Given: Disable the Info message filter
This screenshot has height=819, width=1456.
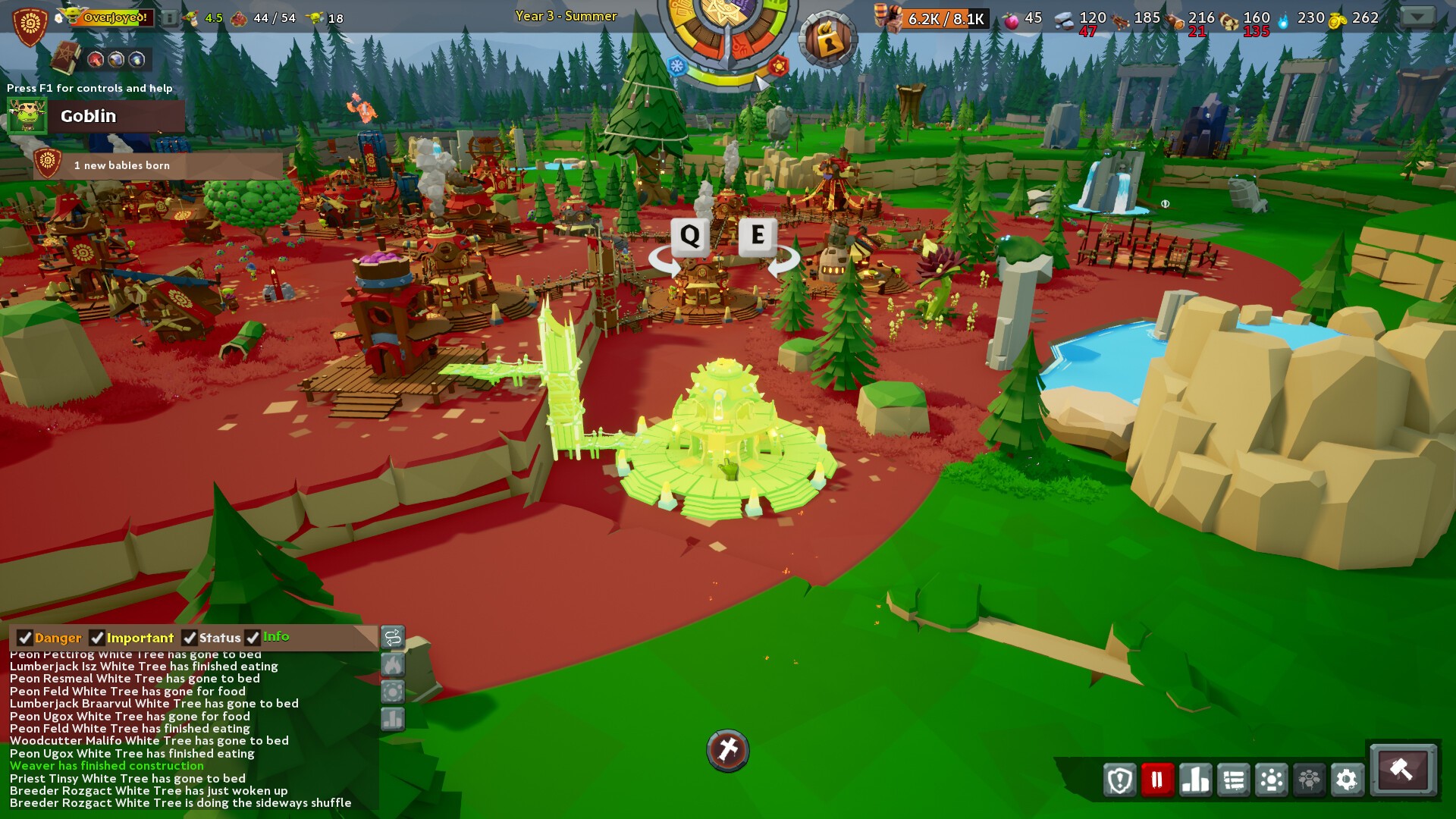Looking at the screenshot, I should point(252,638).
